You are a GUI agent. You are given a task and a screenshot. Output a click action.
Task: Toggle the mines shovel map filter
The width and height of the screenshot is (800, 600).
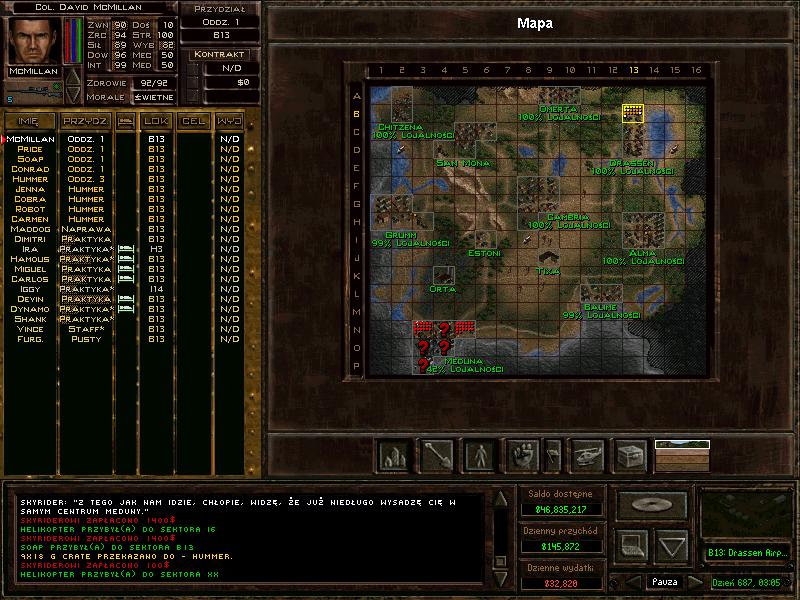coord(437,456)
